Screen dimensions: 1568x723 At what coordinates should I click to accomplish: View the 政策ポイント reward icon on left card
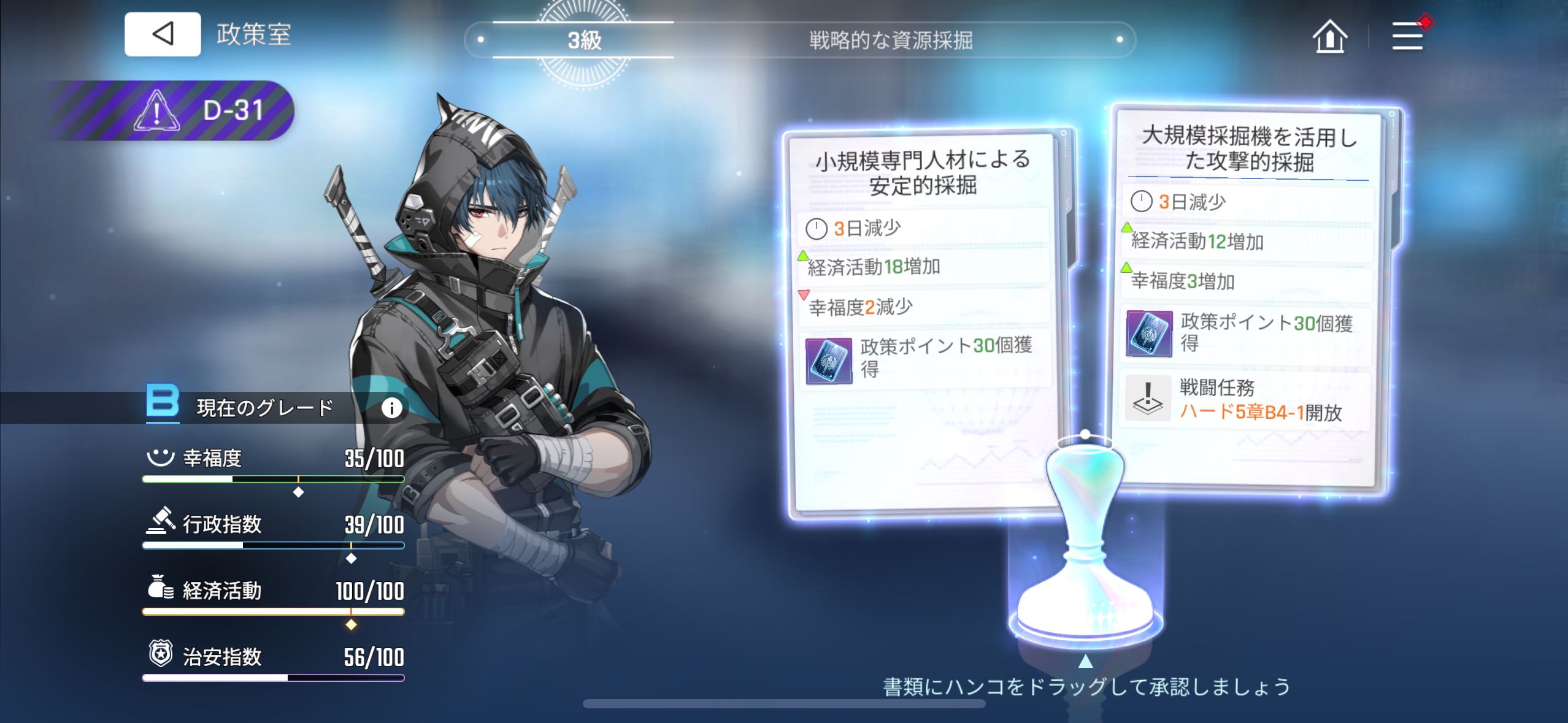[828, 361]
